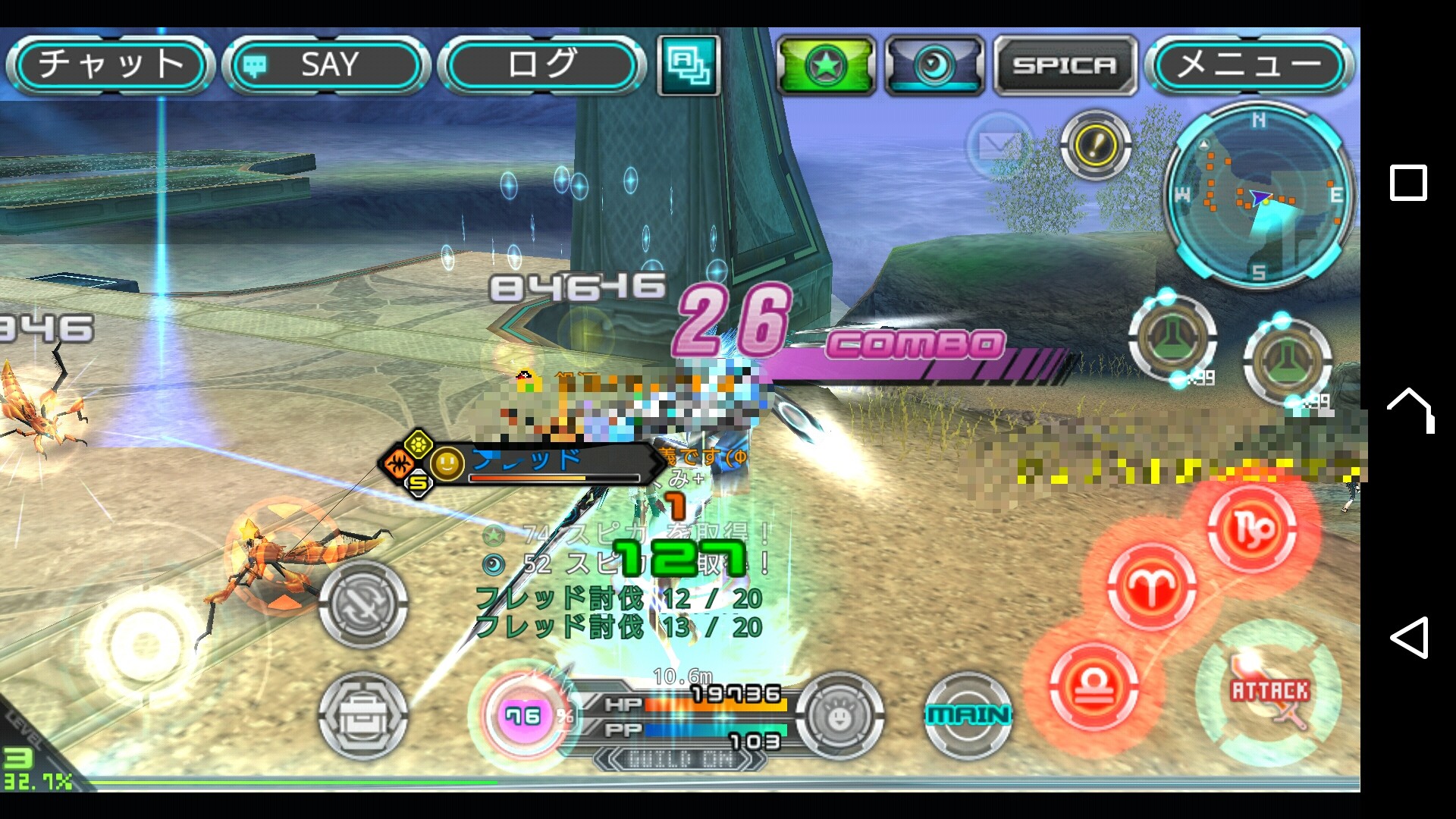Open the メニュー menu
Screen dimensions: 1456x819
pos(1249,65)
